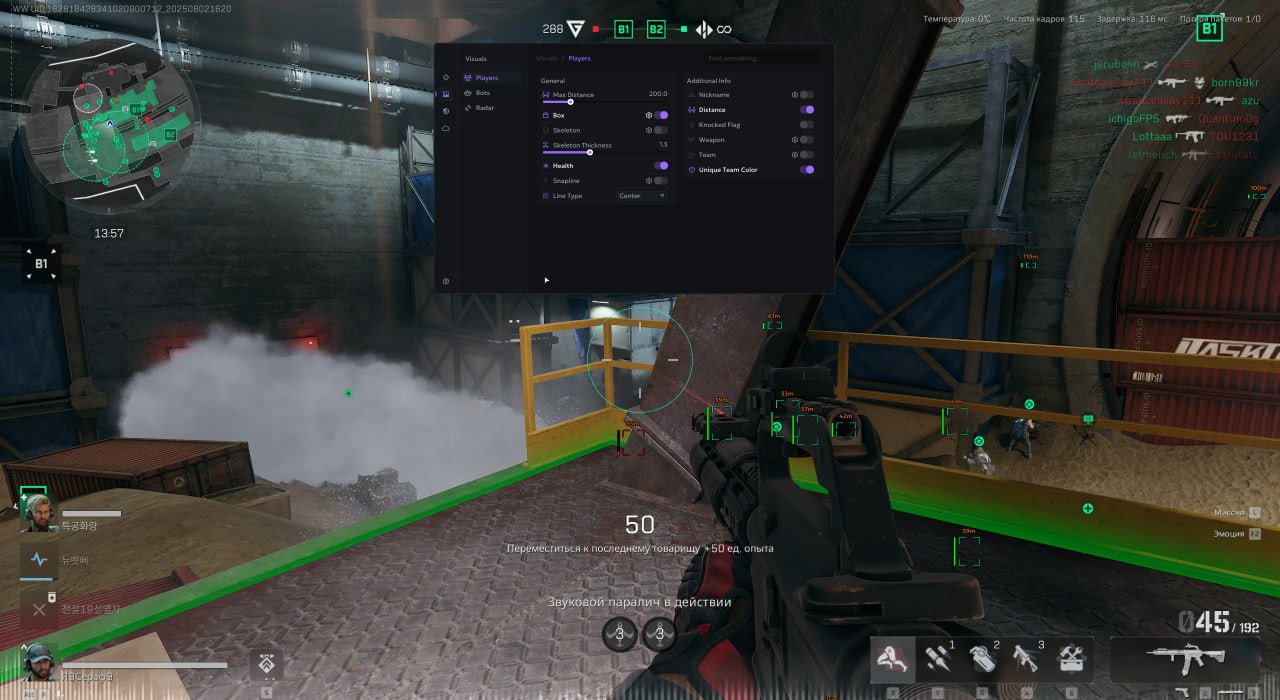Viewport: 1280px width, 700px height.
Task: Enable the Skeleton toggle
Action: (661, 130)
